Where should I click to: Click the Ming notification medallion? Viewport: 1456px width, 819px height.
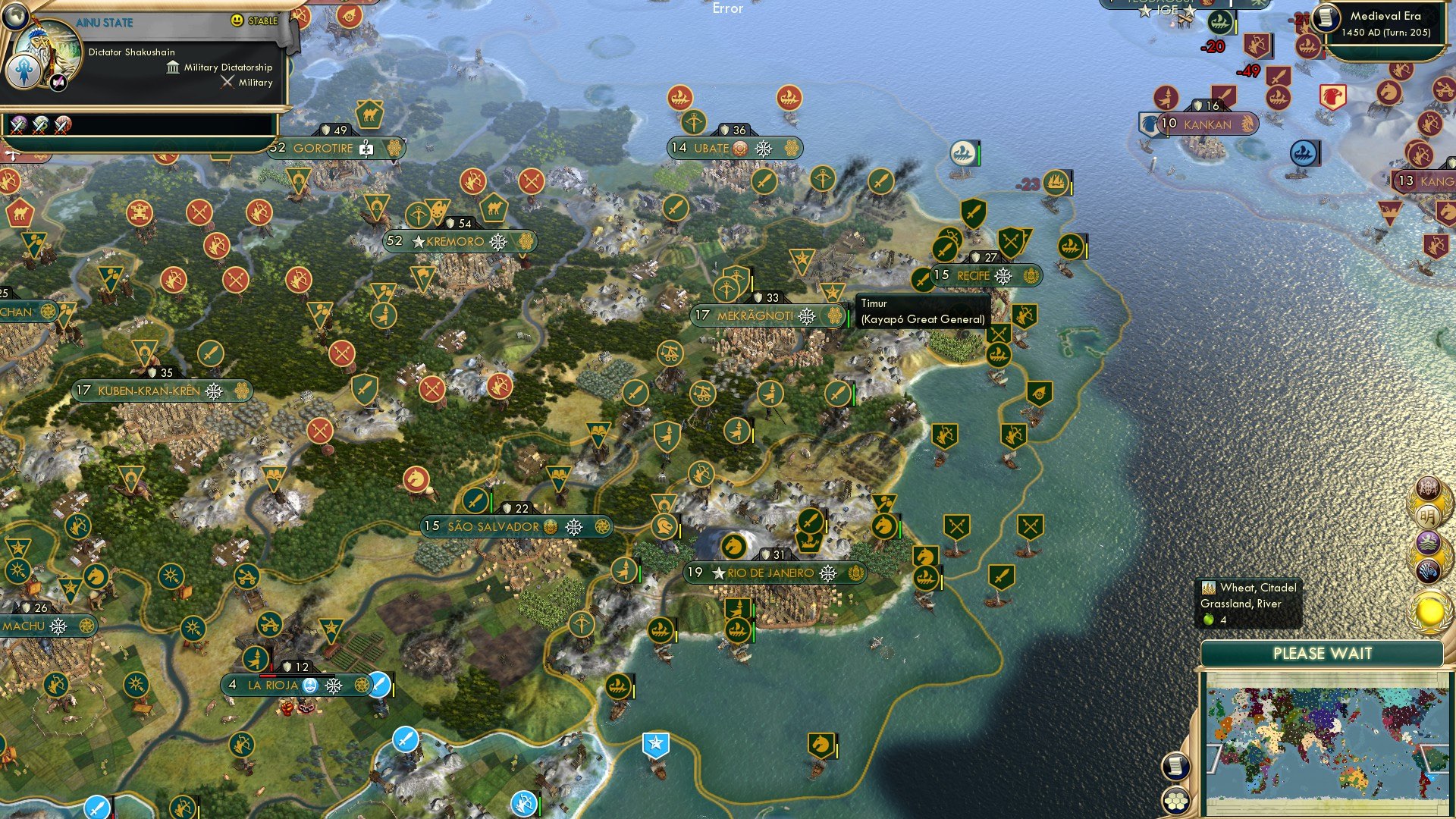(1429, 515)
